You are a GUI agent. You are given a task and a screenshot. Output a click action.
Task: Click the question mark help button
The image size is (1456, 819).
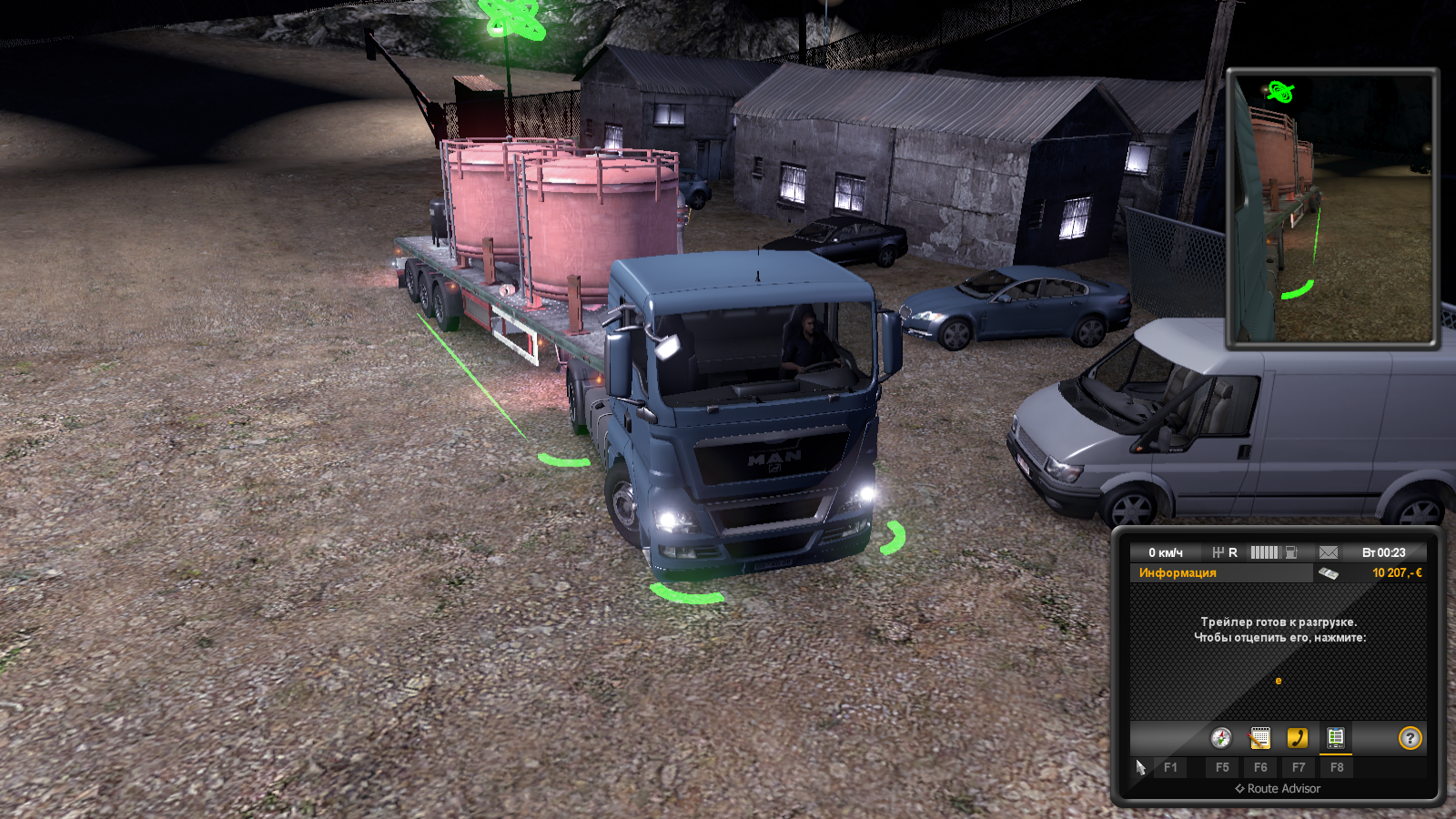[x=1410, y=738]
